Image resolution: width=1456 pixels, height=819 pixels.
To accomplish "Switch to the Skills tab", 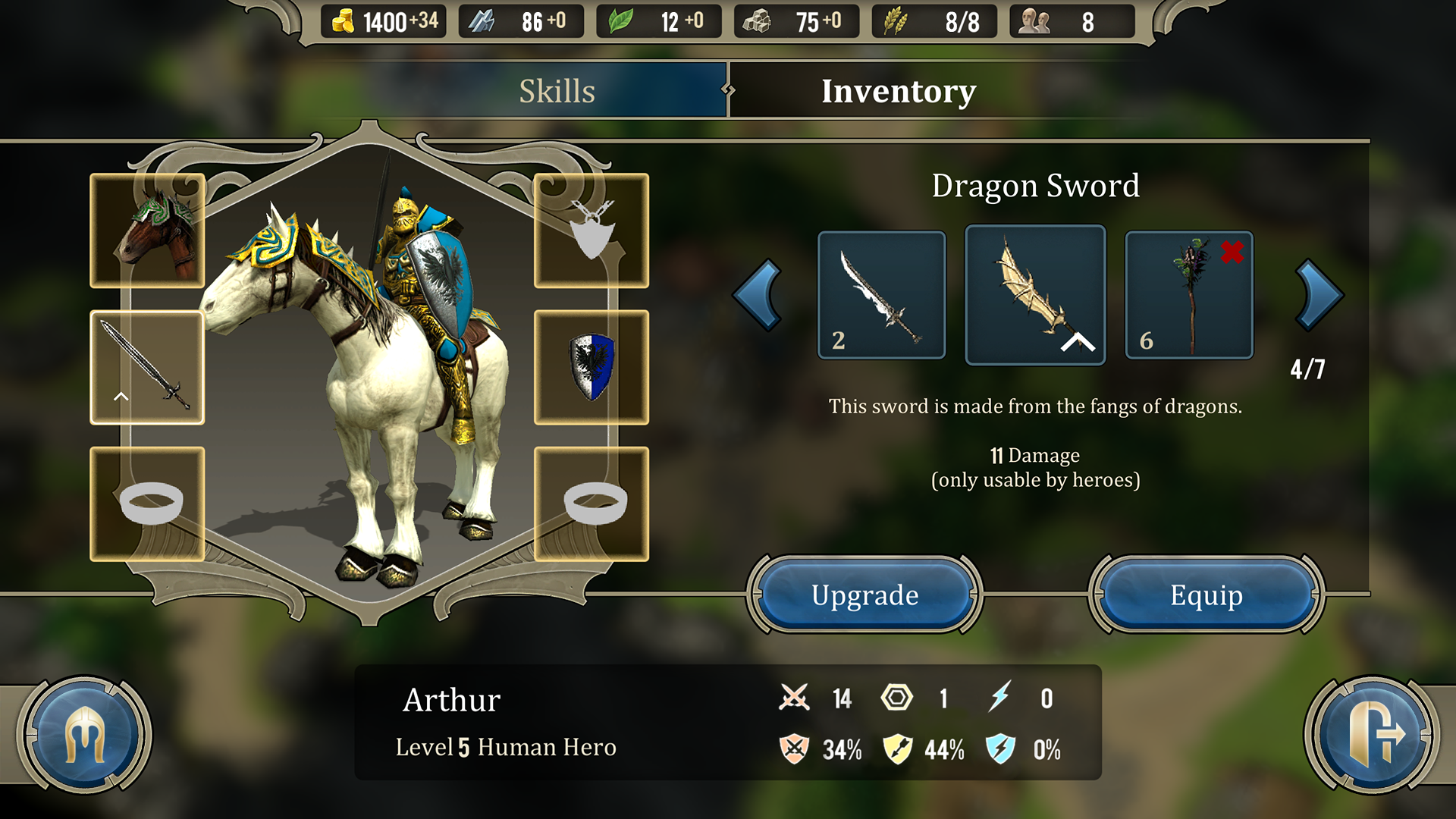I will 557,91.
